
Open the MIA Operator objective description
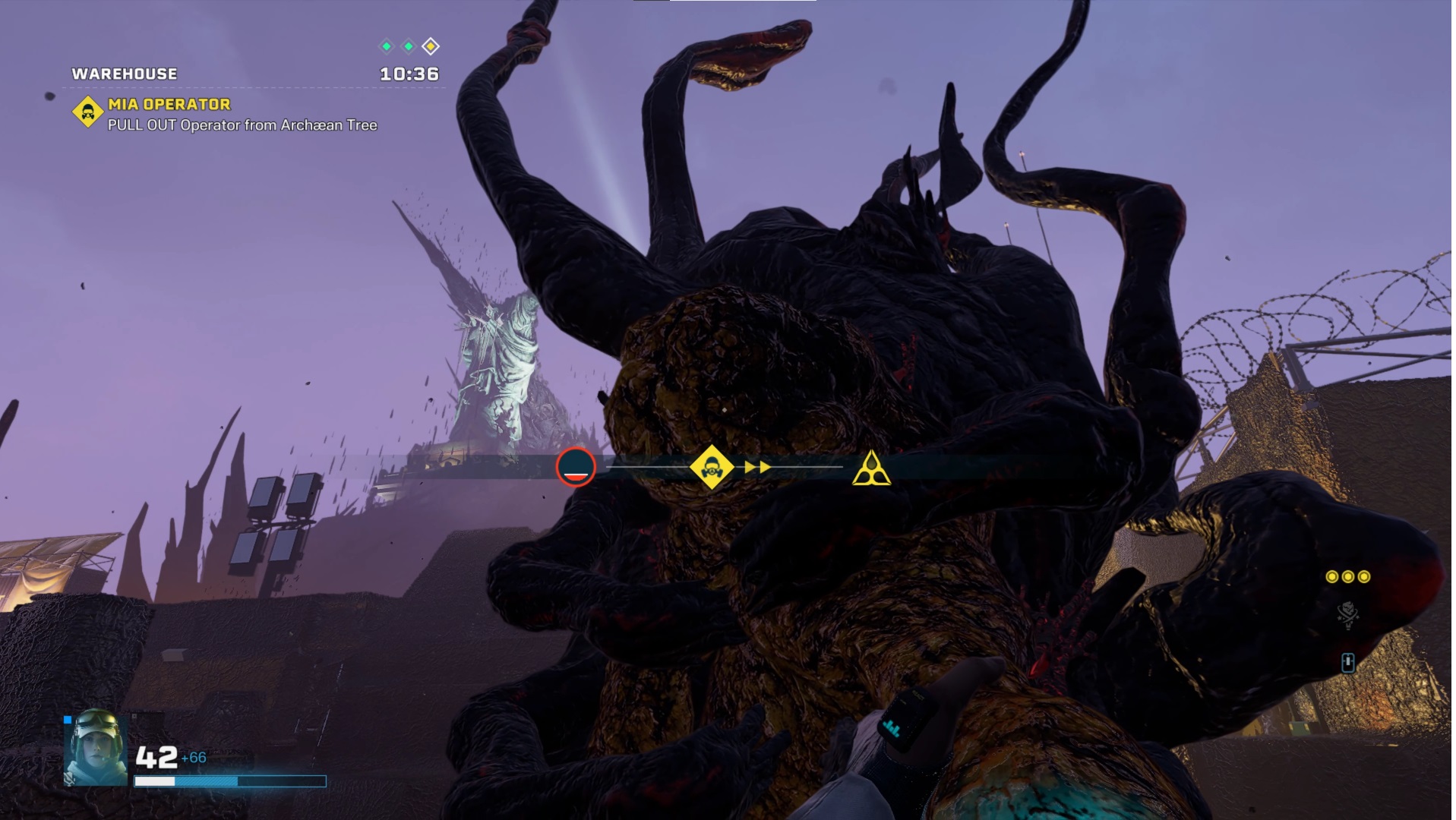tap(242, 125)
